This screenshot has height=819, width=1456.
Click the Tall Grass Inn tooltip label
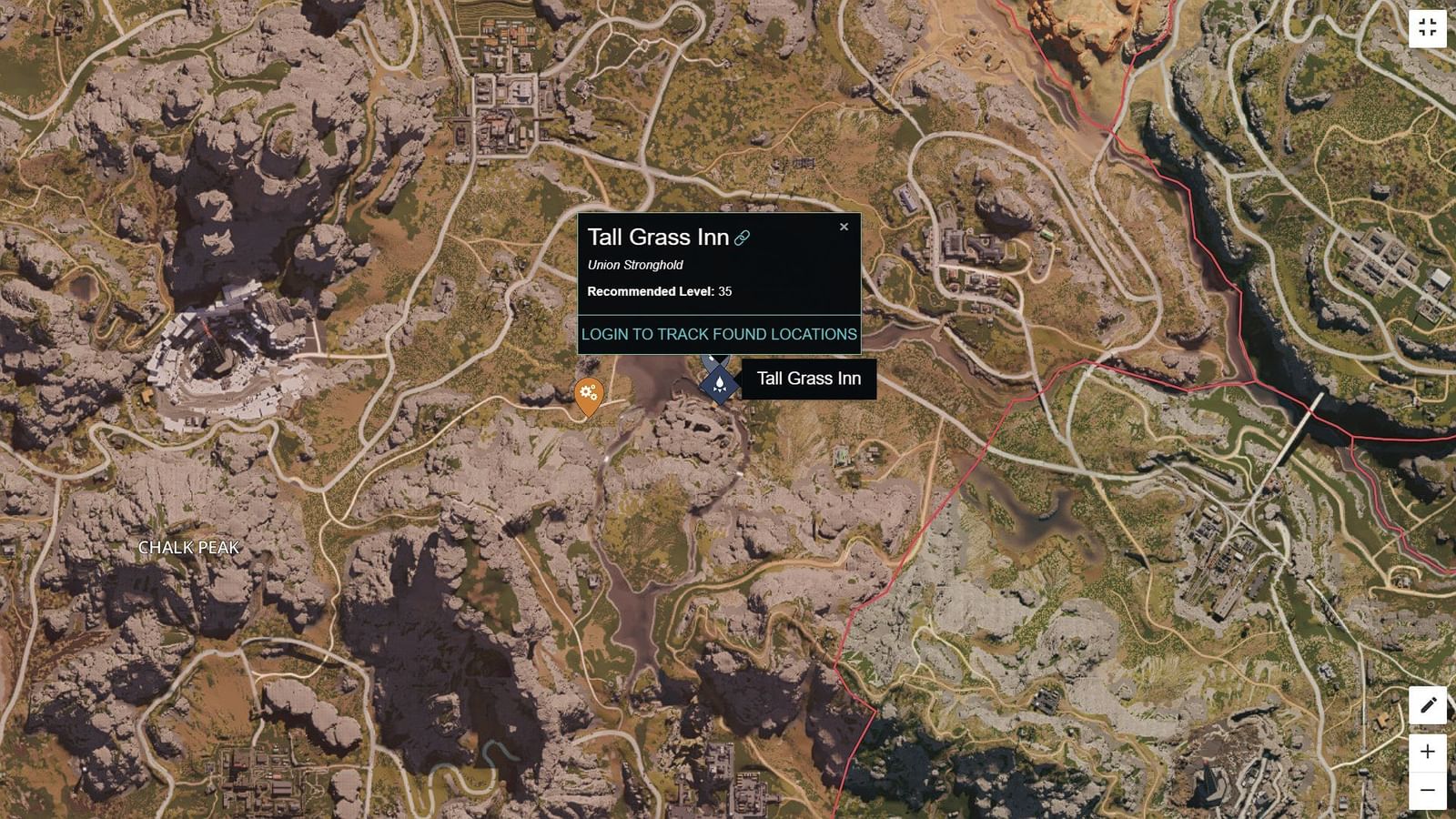click(x=808, y=379)
